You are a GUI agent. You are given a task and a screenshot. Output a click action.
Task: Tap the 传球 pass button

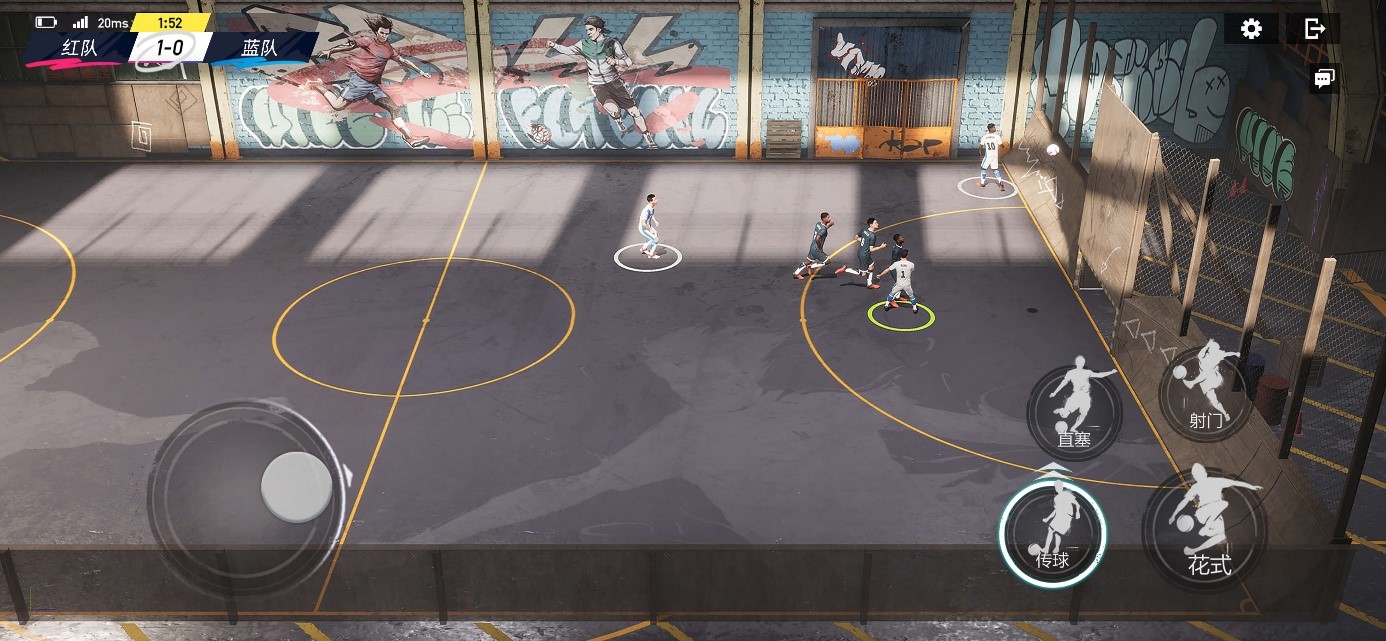[1053, 533]
